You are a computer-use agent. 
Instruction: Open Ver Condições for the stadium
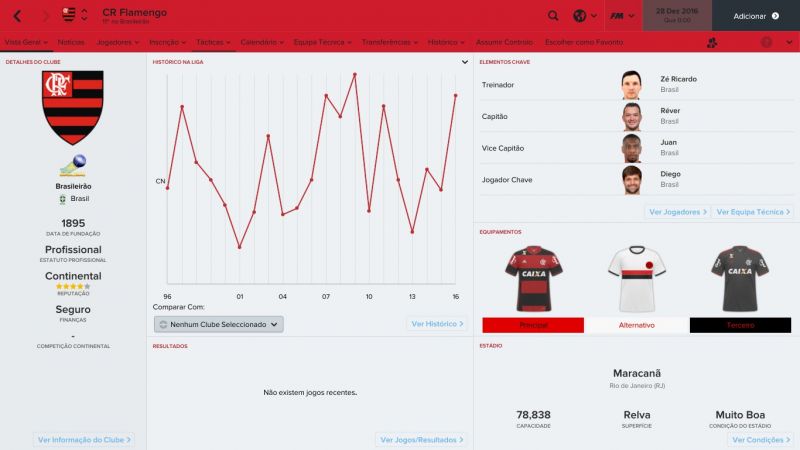tap(760, 439)
